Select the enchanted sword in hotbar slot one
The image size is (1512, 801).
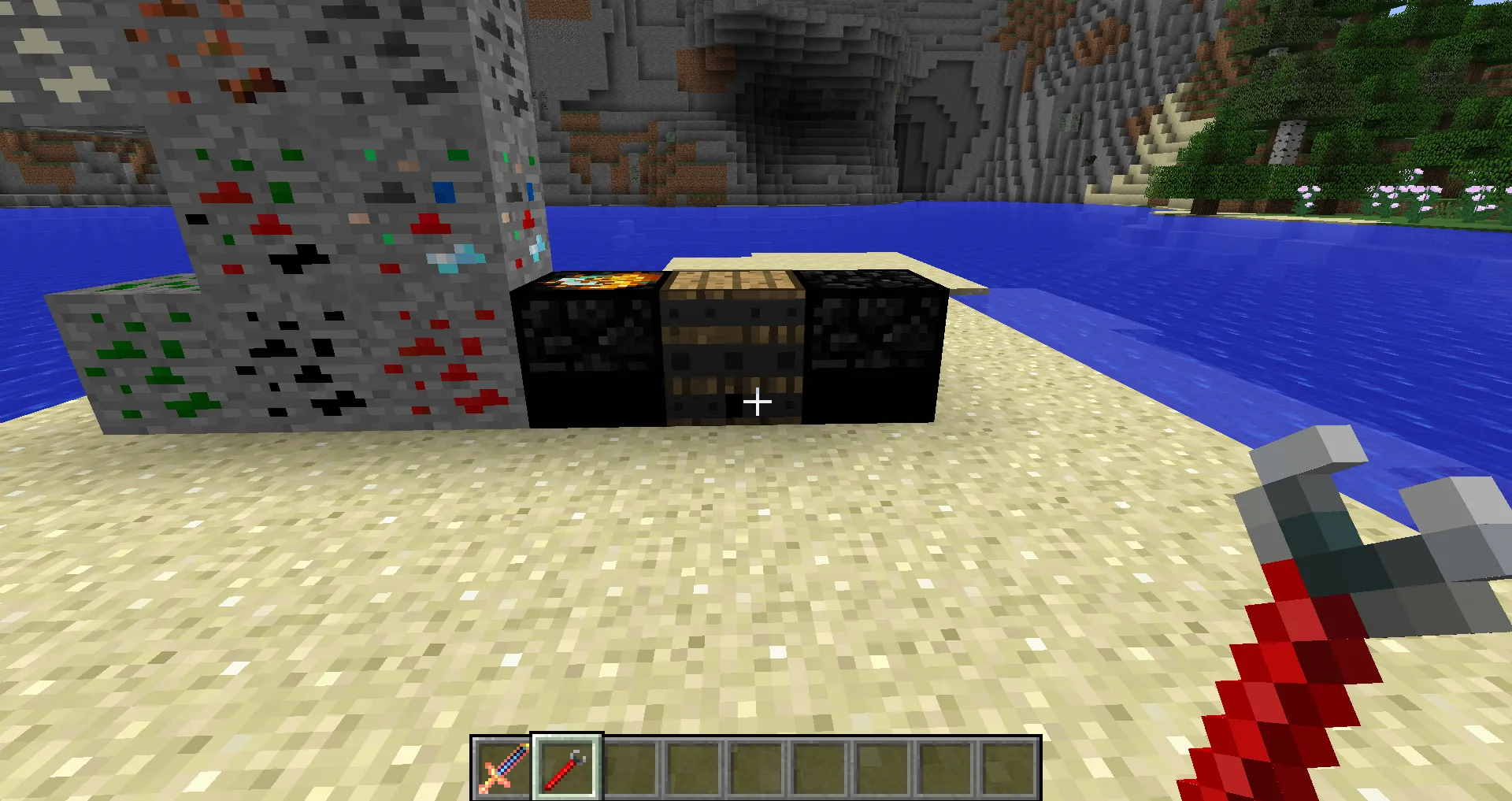click(502, 768)
